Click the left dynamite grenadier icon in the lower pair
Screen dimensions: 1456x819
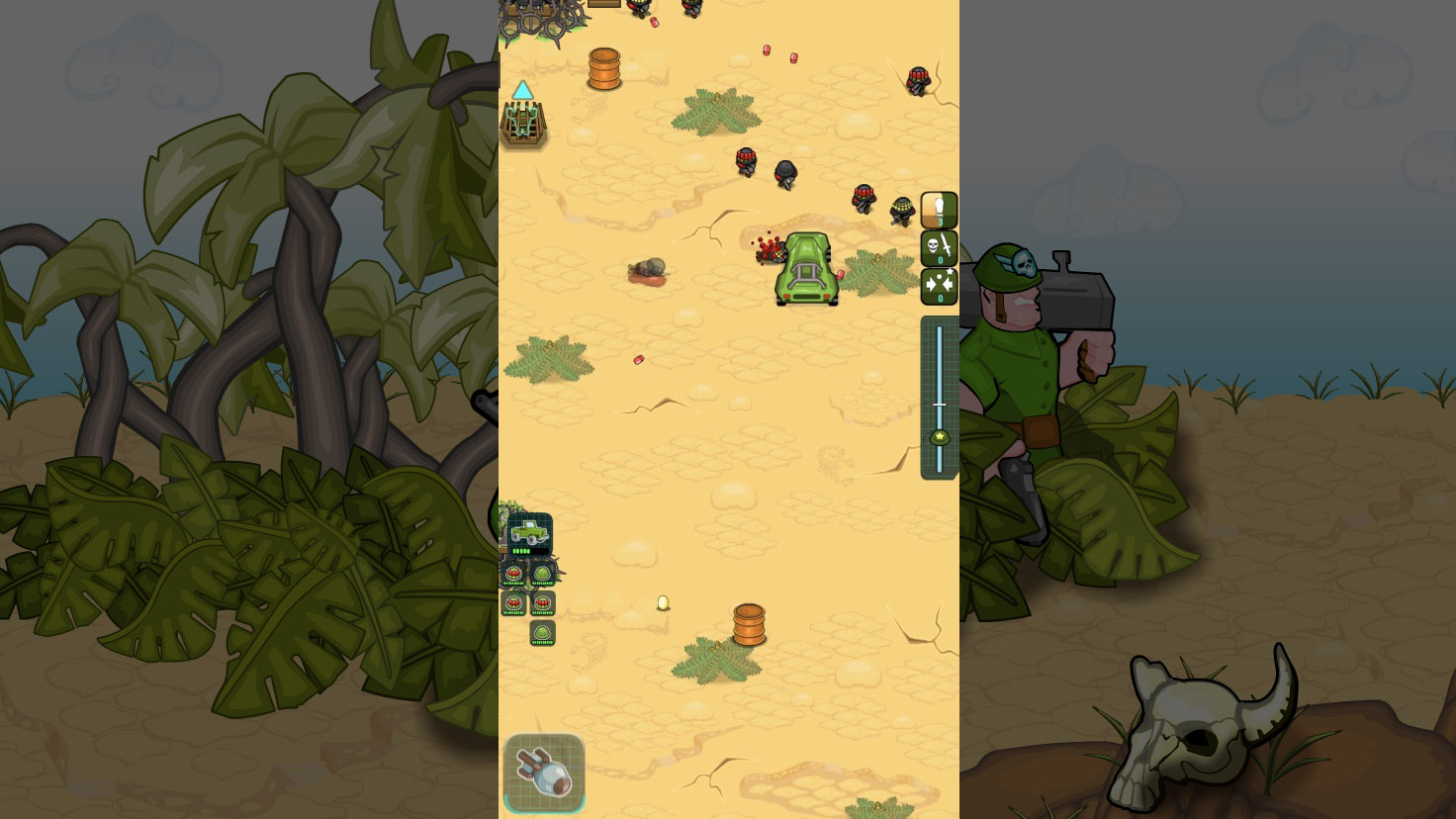coord(513,603)
